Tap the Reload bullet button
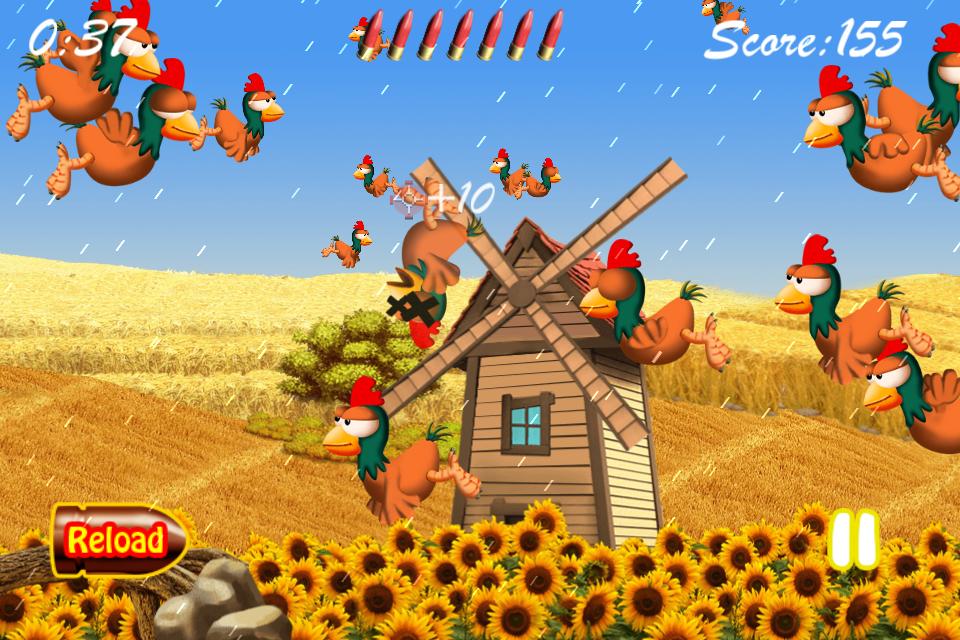This screenshot has height=640, width=960. pos(118,540)
